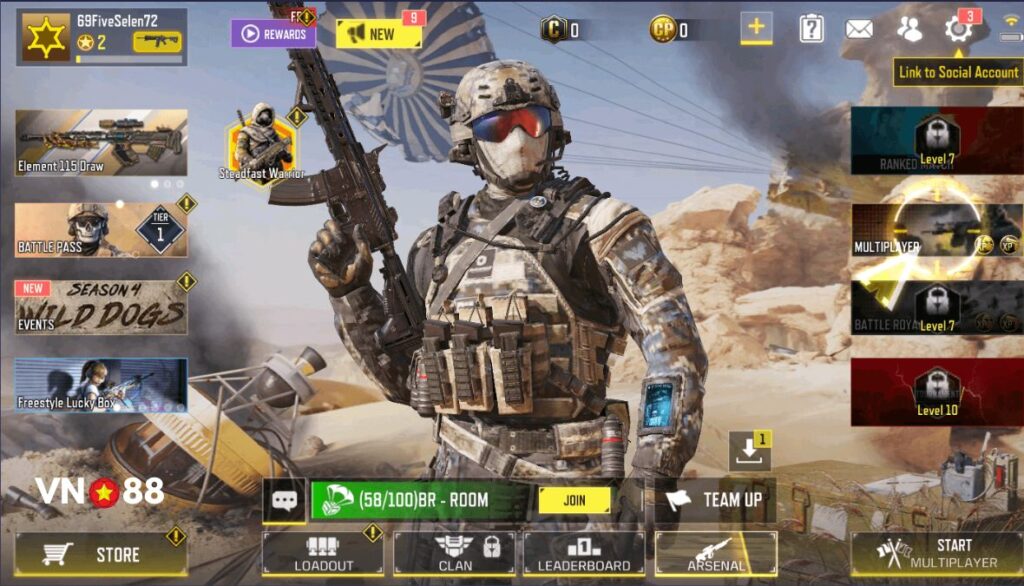Open the Battle Pass banner
1024x586 pixels.
point(100,230)
